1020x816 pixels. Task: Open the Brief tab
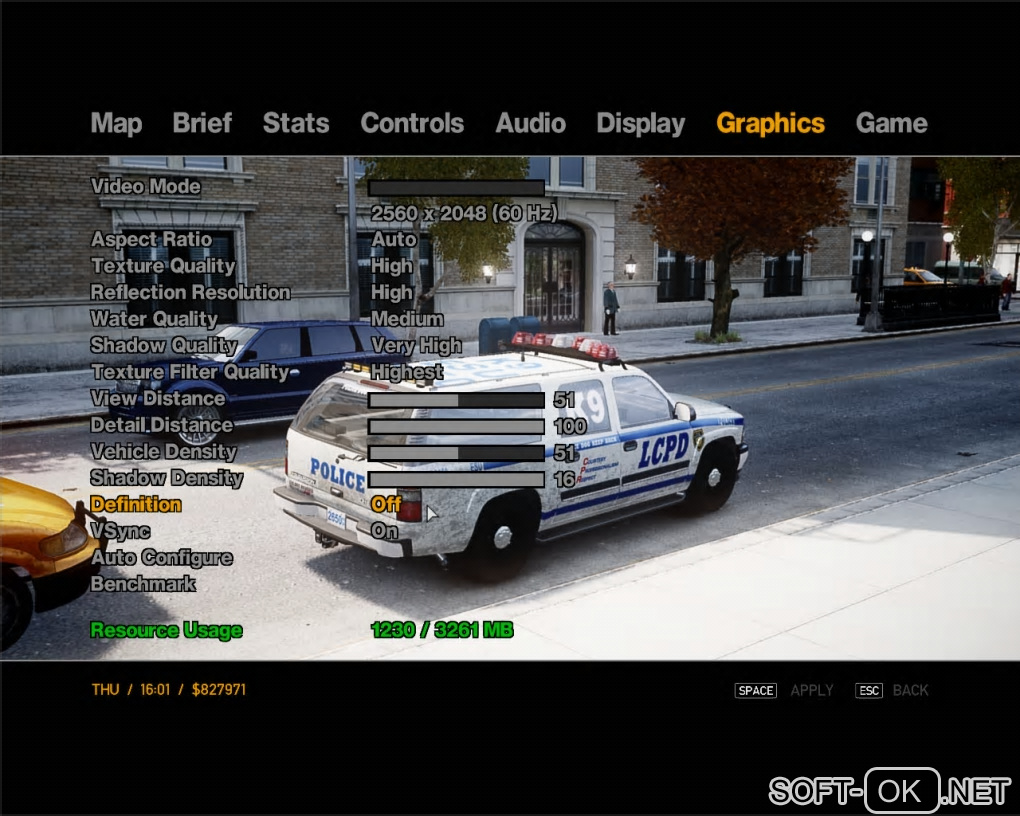[202, 124]
